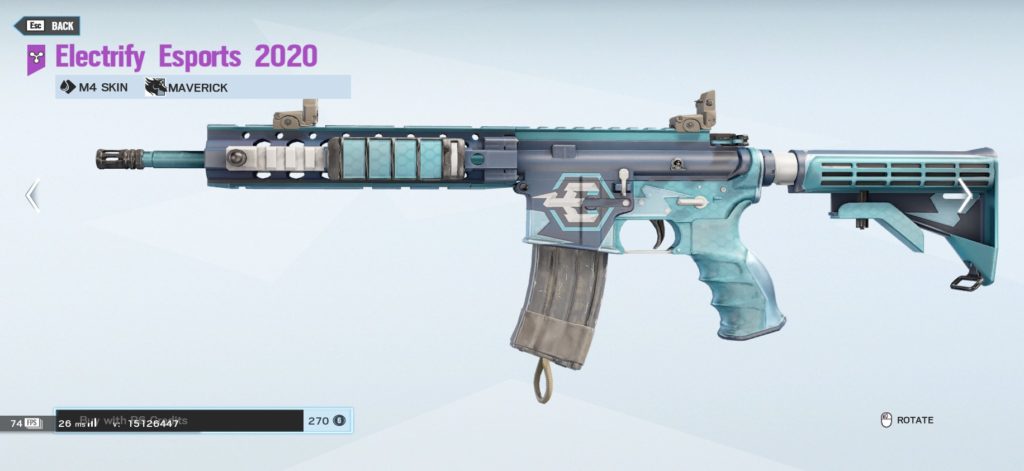The width and height of the screenshot is (1024, 471).
Task: Go back using the BACK button
Action: tap(52, 26)
